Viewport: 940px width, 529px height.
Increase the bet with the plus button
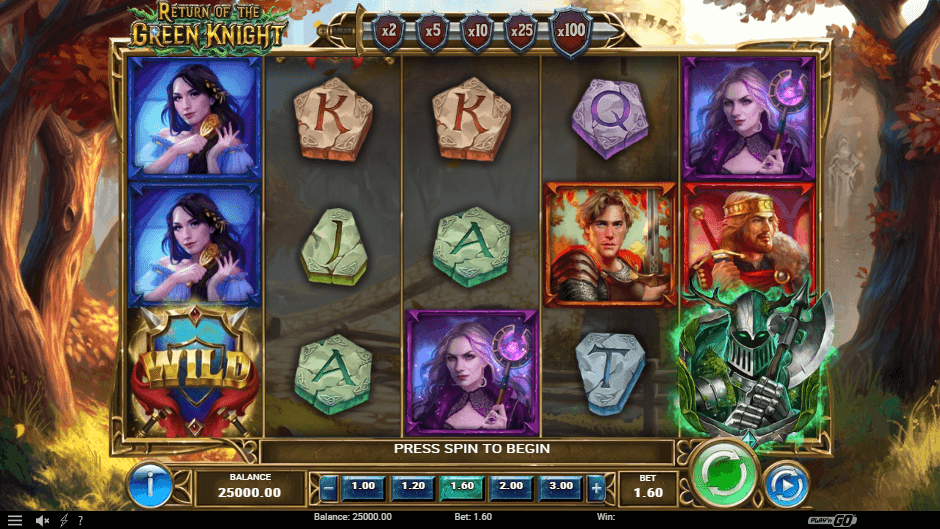[x=597, y=487]
